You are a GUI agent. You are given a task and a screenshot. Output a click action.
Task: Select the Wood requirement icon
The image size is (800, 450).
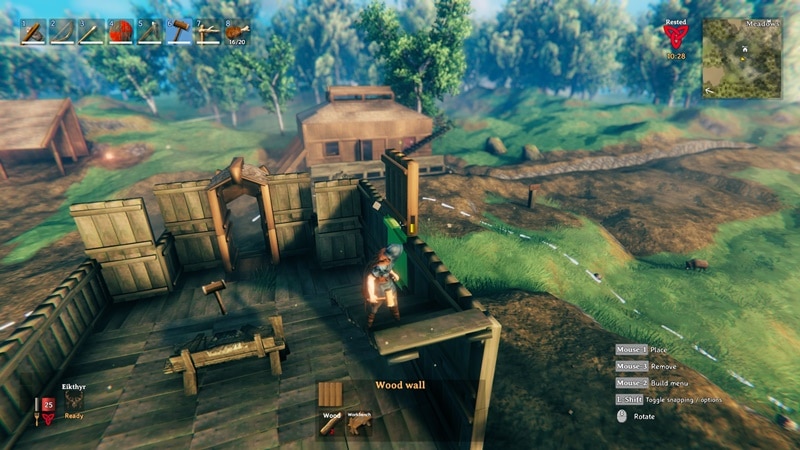[x=331, y=423]
